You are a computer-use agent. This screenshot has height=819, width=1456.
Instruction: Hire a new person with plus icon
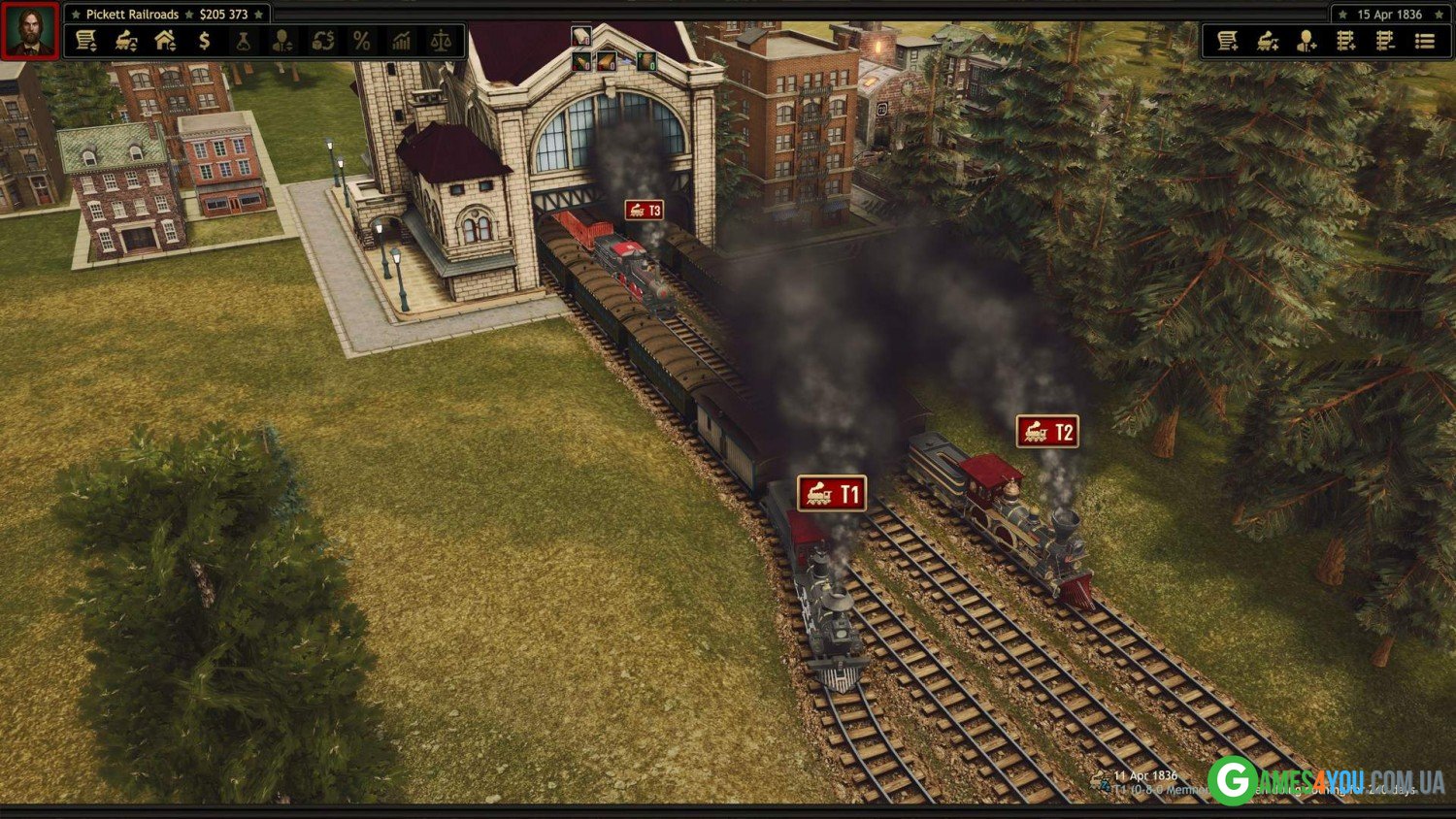click(1307, 41)
